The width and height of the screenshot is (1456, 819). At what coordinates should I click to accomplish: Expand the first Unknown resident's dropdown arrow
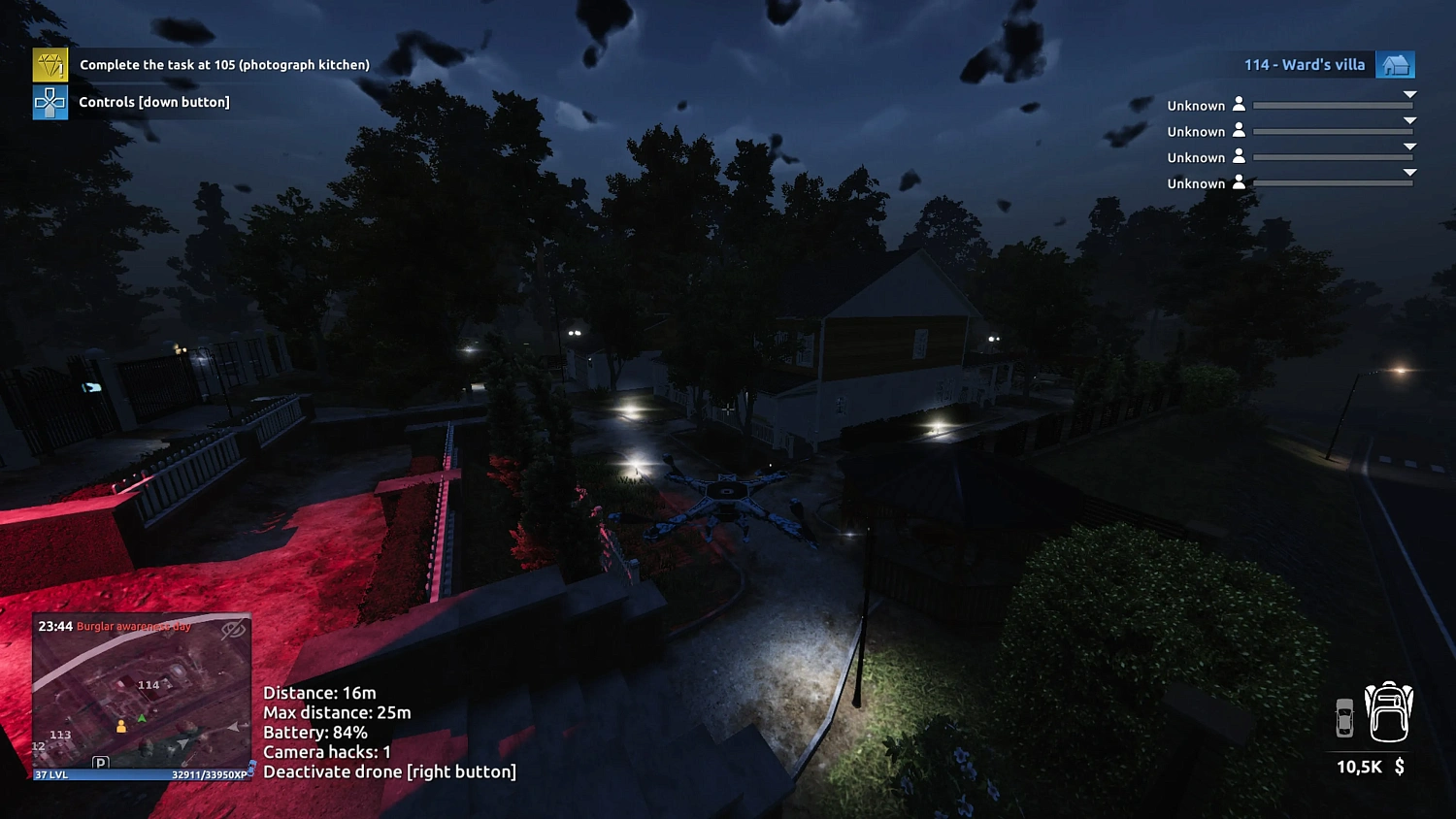(1409, 94)
